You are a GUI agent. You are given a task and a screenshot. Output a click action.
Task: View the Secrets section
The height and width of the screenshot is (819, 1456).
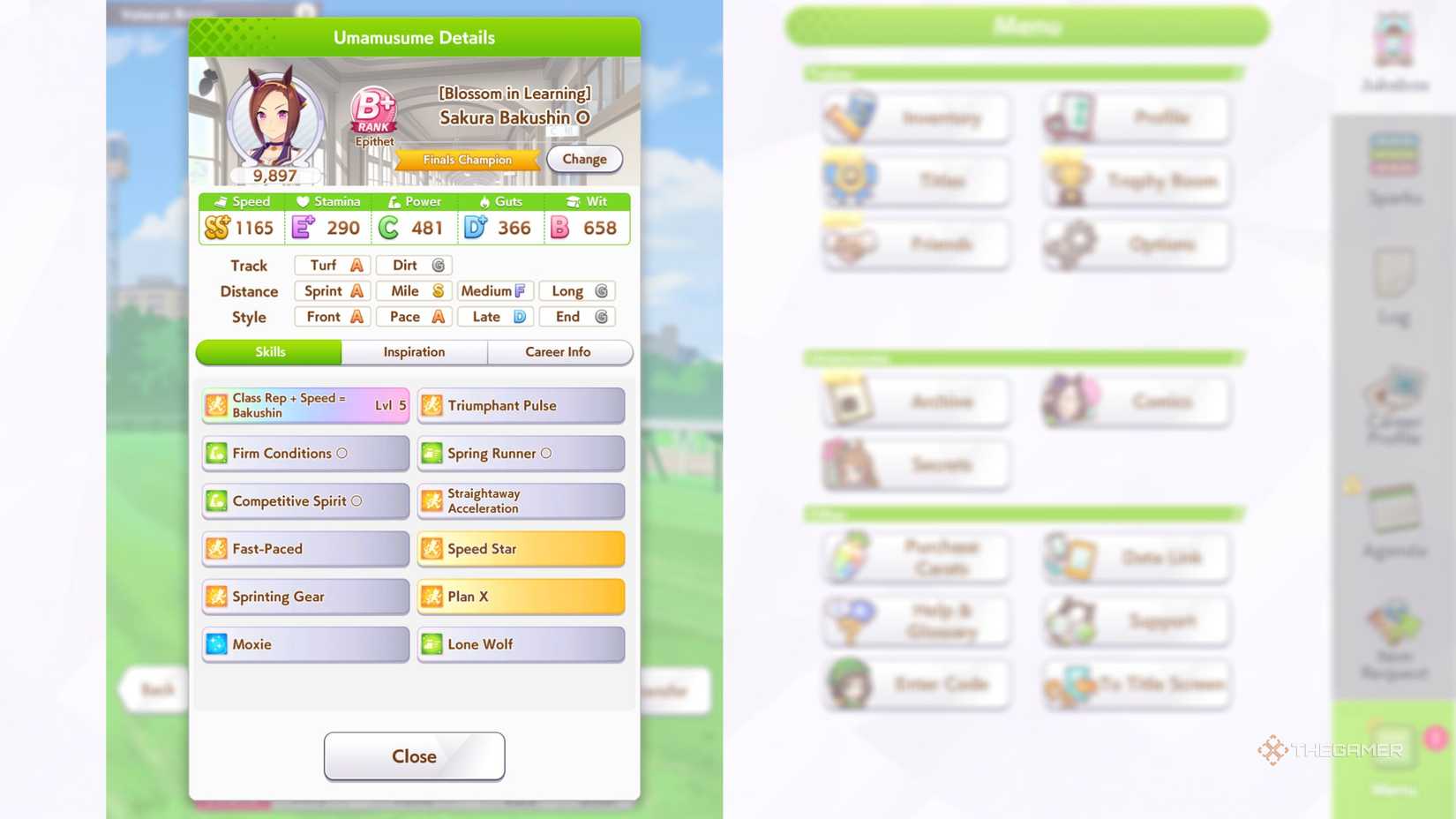[915, 464]
